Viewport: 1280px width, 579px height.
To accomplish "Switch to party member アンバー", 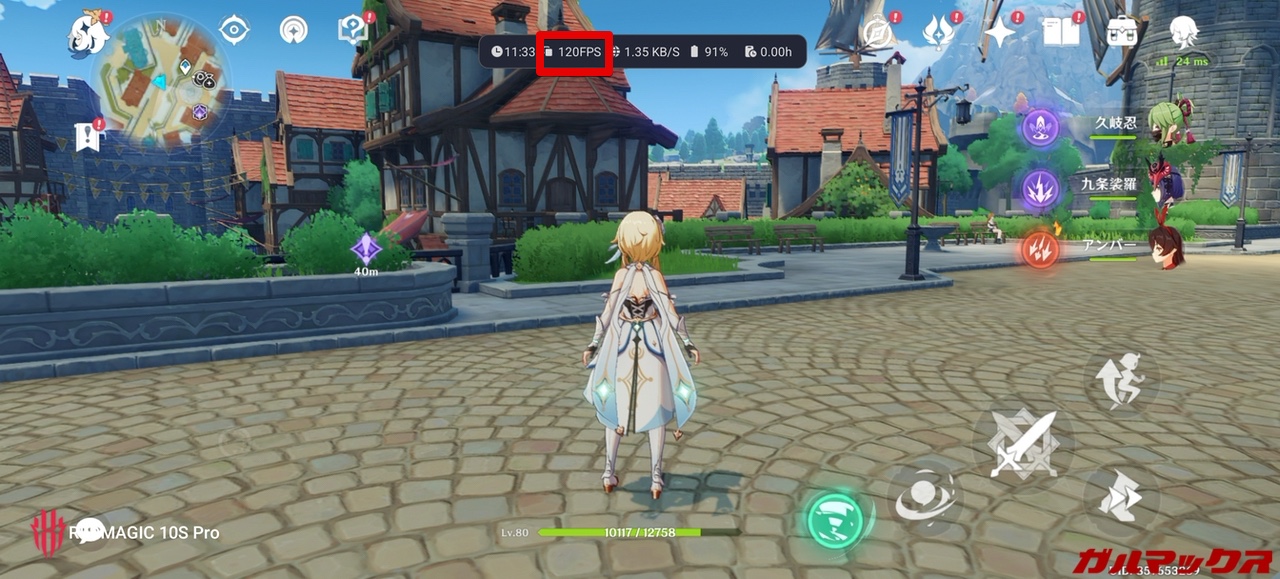I will click(x=1164, y=246).
